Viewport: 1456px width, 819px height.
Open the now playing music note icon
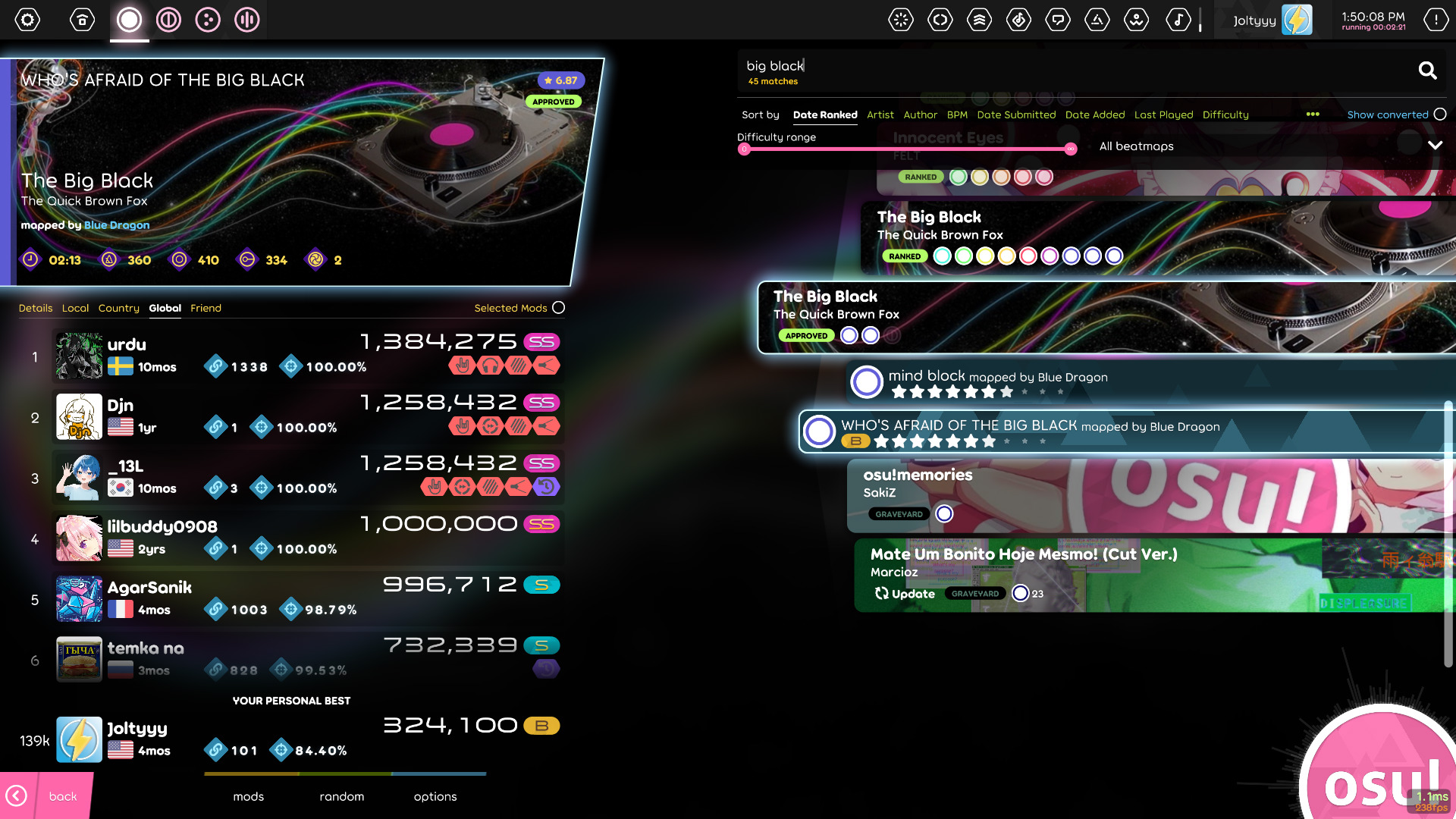click(1178, 20)
